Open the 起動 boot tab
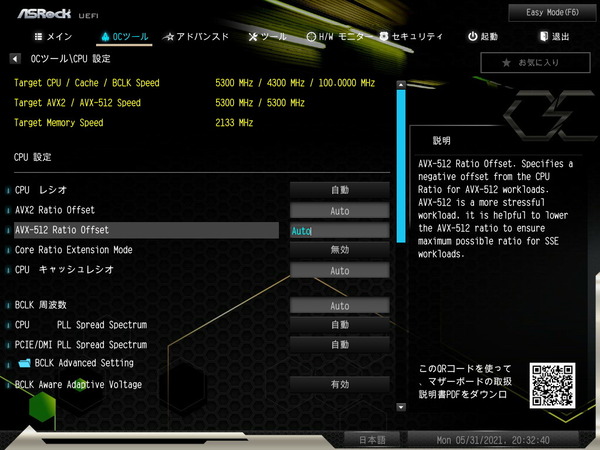Screen dimensions: 600x450 [x=482, y=37]
